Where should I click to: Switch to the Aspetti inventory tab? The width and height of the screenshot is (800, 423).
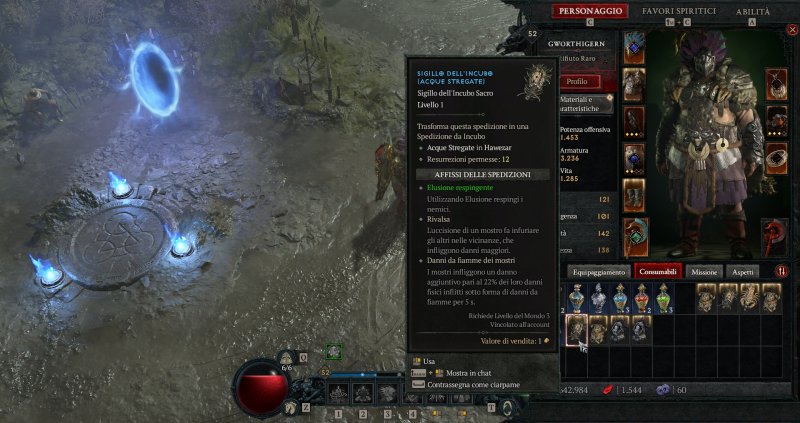(743, 271)
